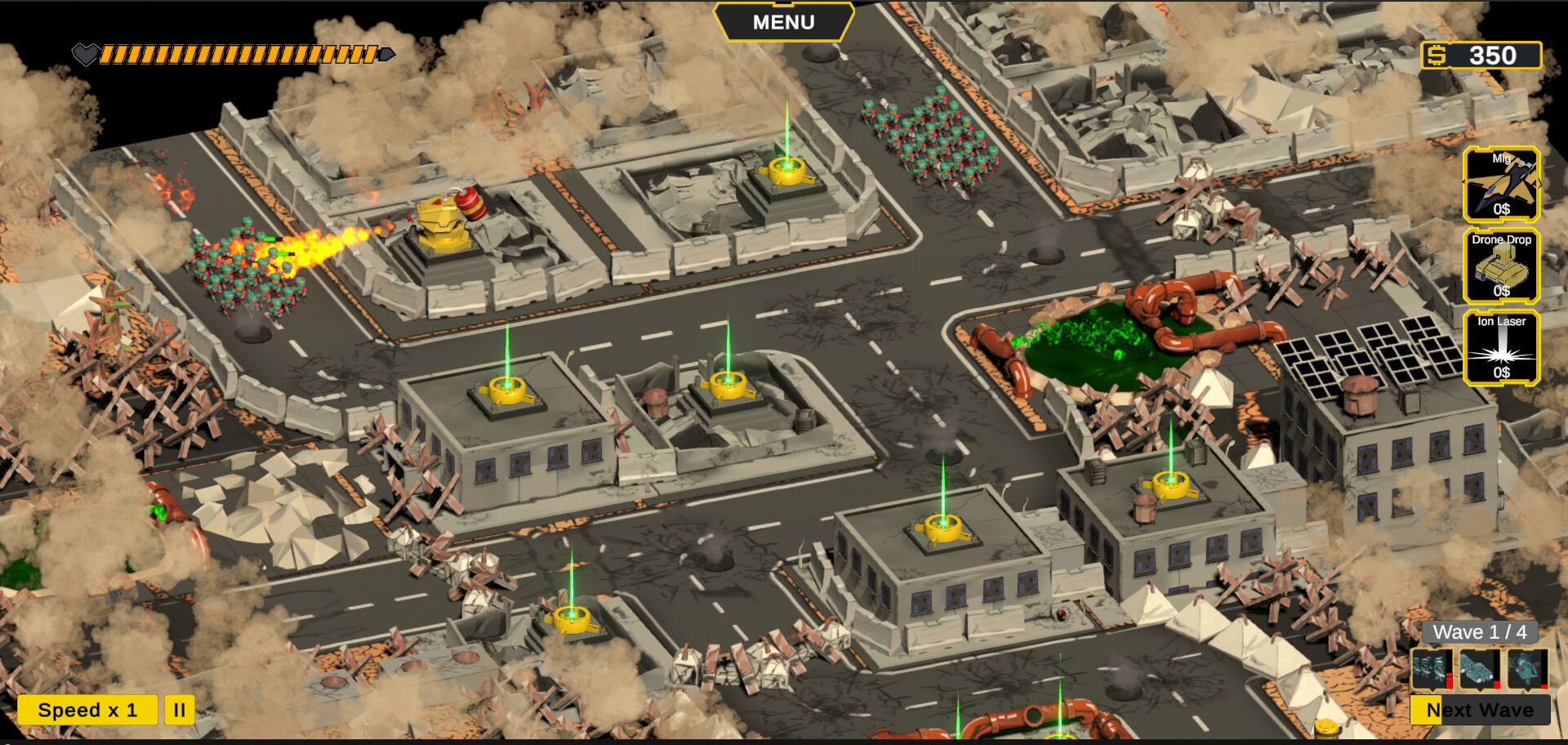1568x745 pixels.
Task: Toggle the Speed x 1 setting
Action: point(87,710)
